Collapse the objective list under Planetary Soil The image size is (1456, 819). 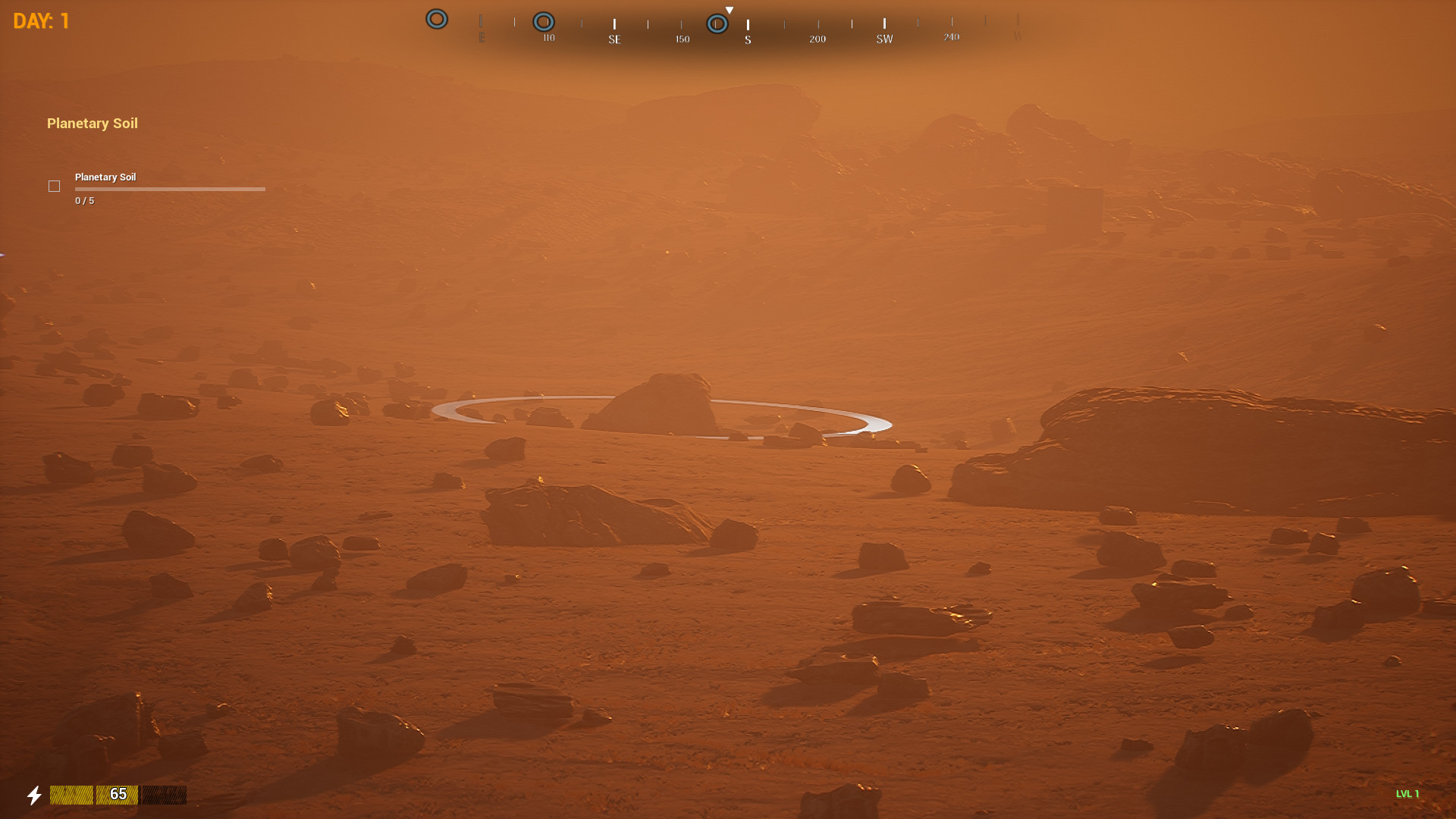92,123
